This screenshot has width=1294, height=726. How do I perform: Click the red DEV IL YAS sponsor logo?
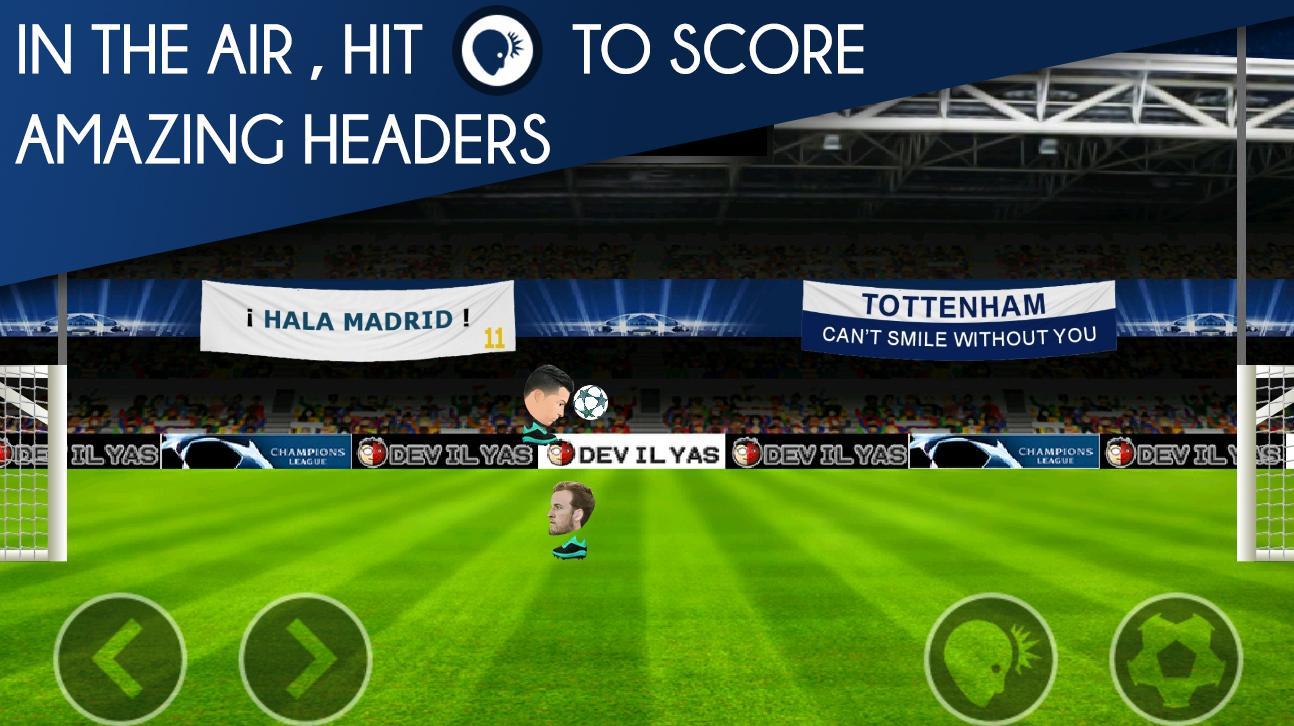click(563, 452)
